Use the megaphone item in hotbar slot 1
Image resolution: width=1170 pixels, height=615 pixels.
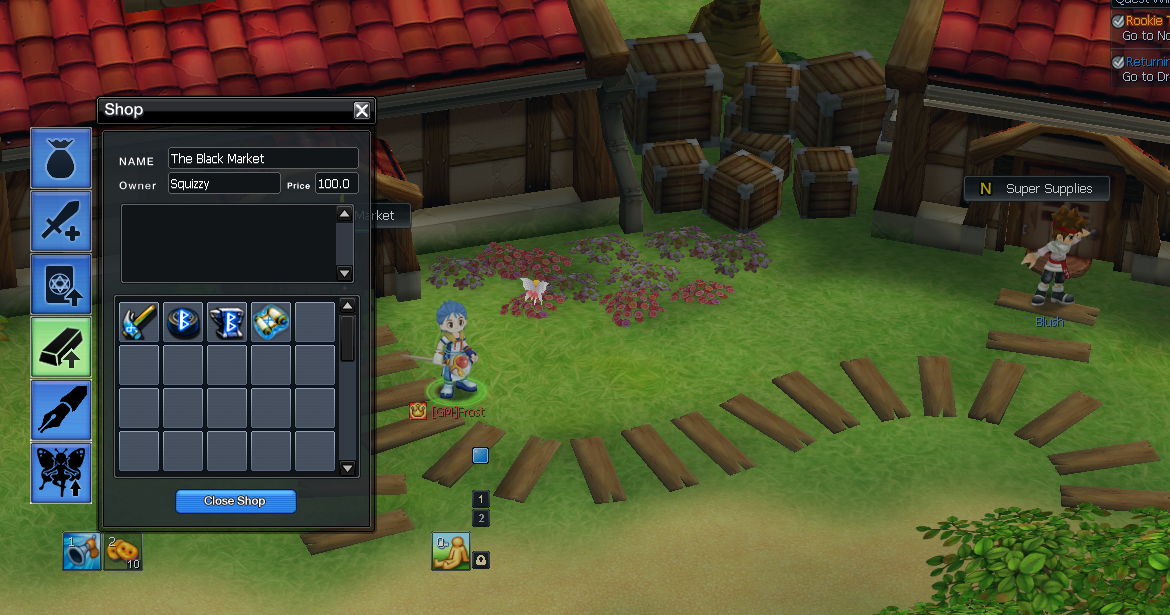[x=82, y=552]
